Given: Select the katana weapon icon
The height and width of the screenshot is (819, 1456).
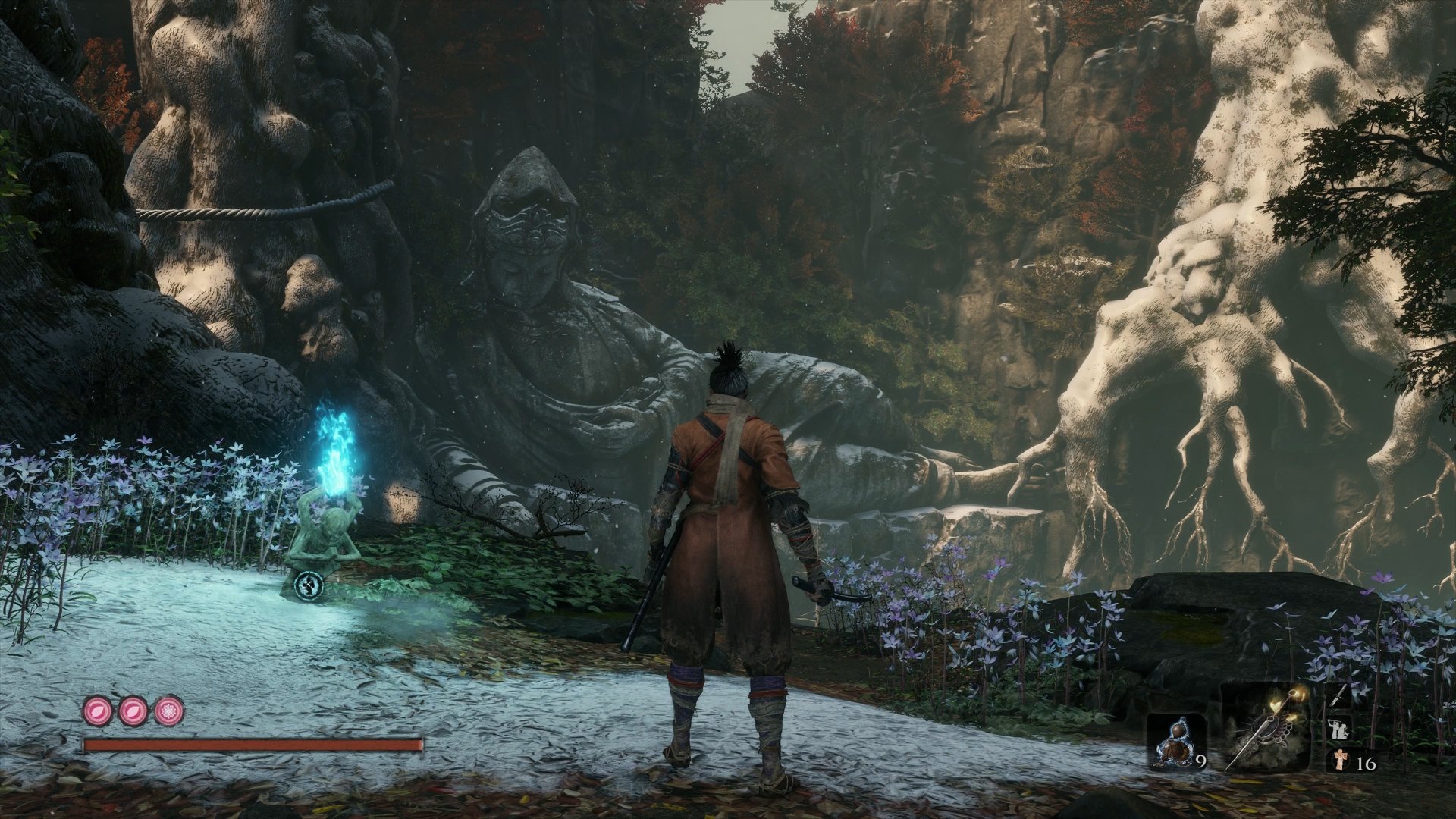Looking at the screenshot, I should coord(1338,695).
